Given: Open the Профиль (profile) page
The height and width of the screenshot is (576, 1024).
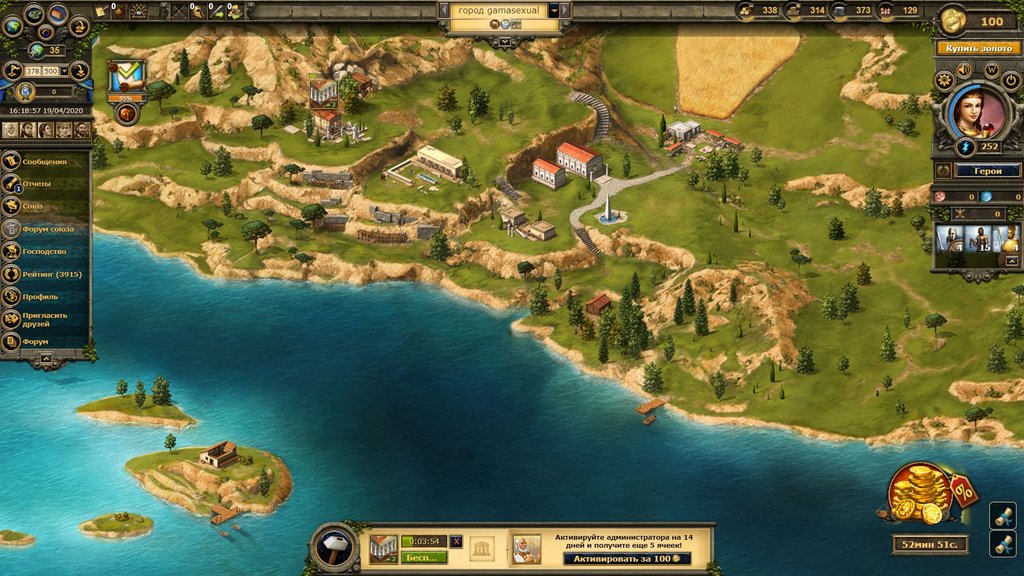Looking at the screenshot, I should coord(41,297).
